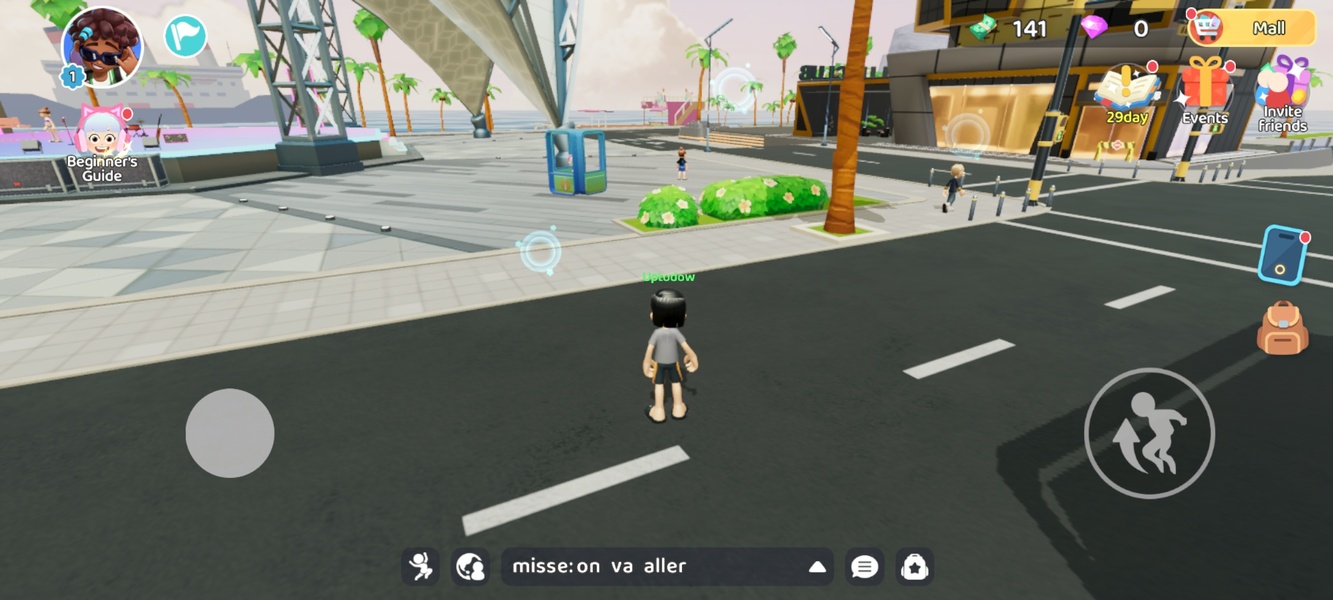Tap the jump action button
The width and height of the screenshot is (1333, 600).
coord(1149,433)
